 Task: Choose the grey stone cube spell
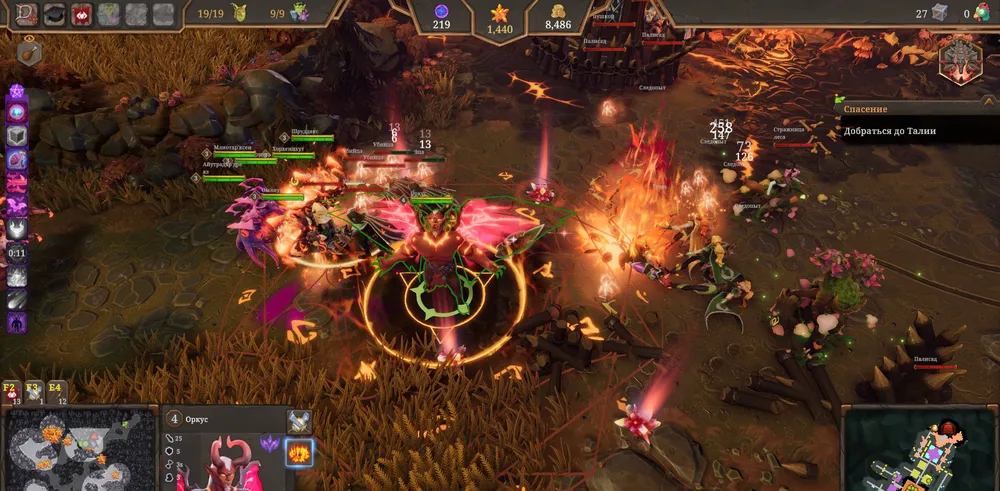(x=17, y=136)
